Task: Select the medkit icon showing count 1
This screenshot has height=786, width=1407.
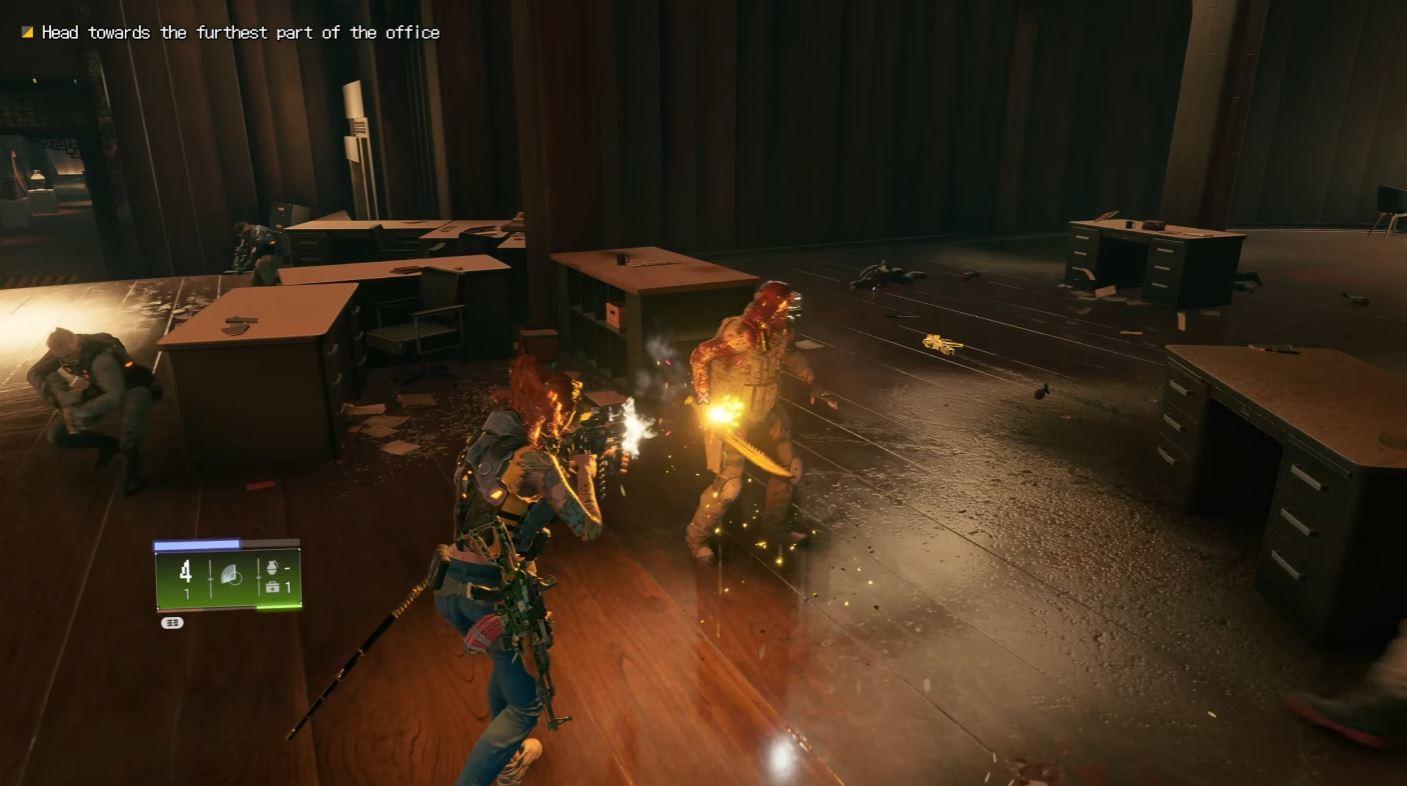Action: click(x=273, y=587)
